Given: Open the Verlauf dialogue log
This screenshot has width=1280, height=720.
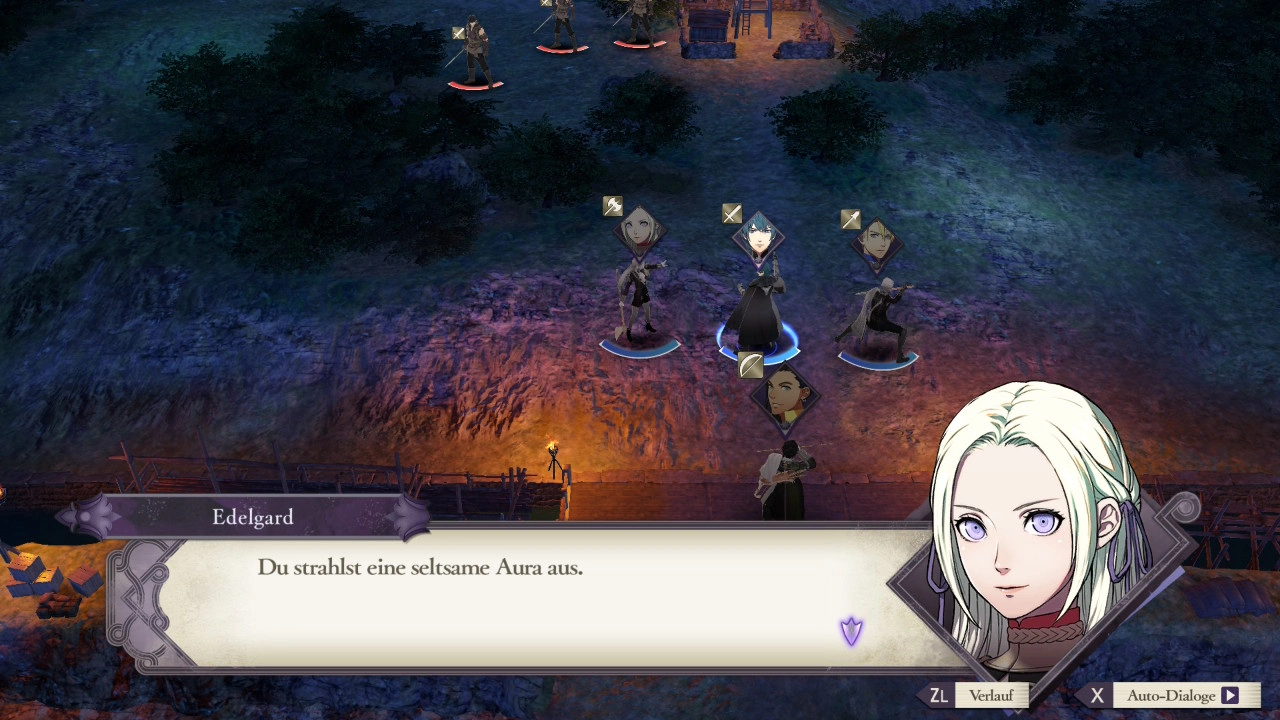Looking at the screenshot, I should 990,696.
